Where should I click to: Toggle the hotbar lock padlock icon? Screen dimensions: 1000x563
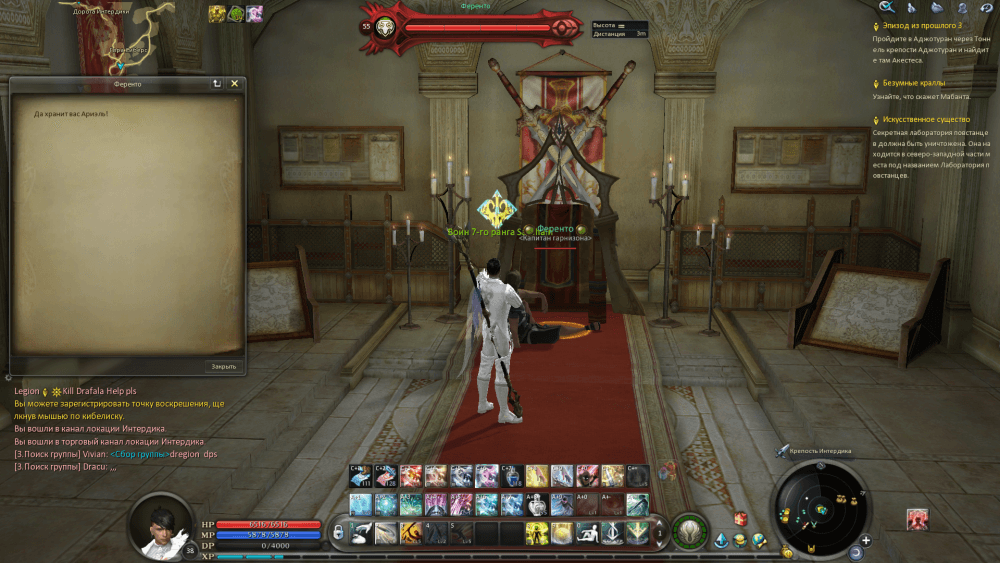tap(339, 533)
